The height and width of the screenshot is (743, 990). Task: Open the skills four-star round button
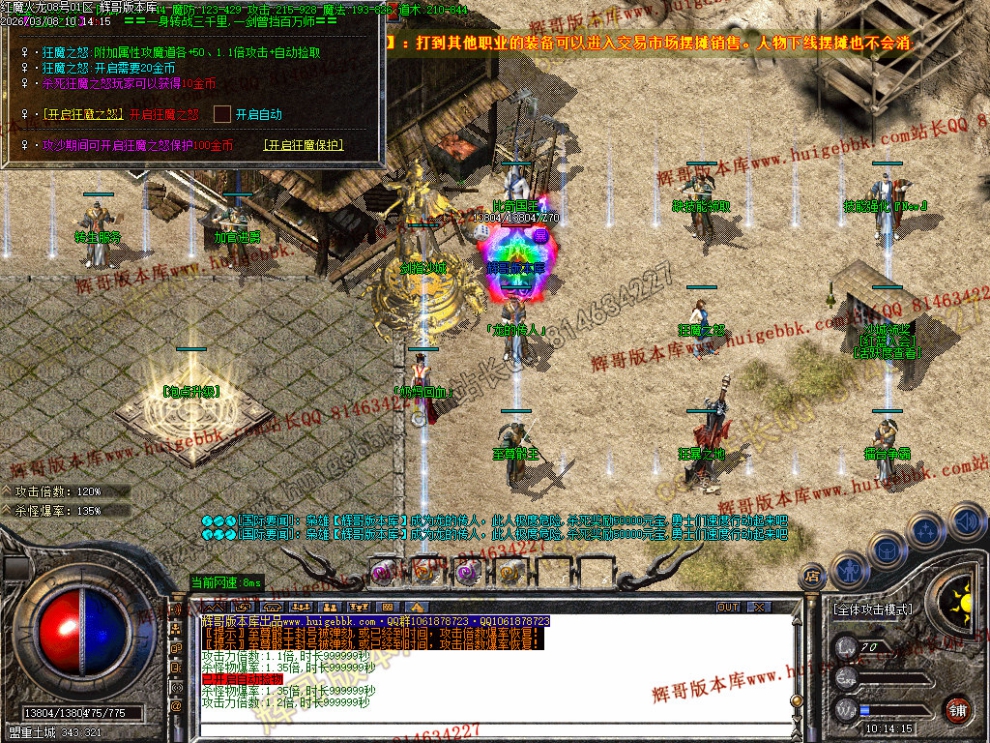pos(926,529)
